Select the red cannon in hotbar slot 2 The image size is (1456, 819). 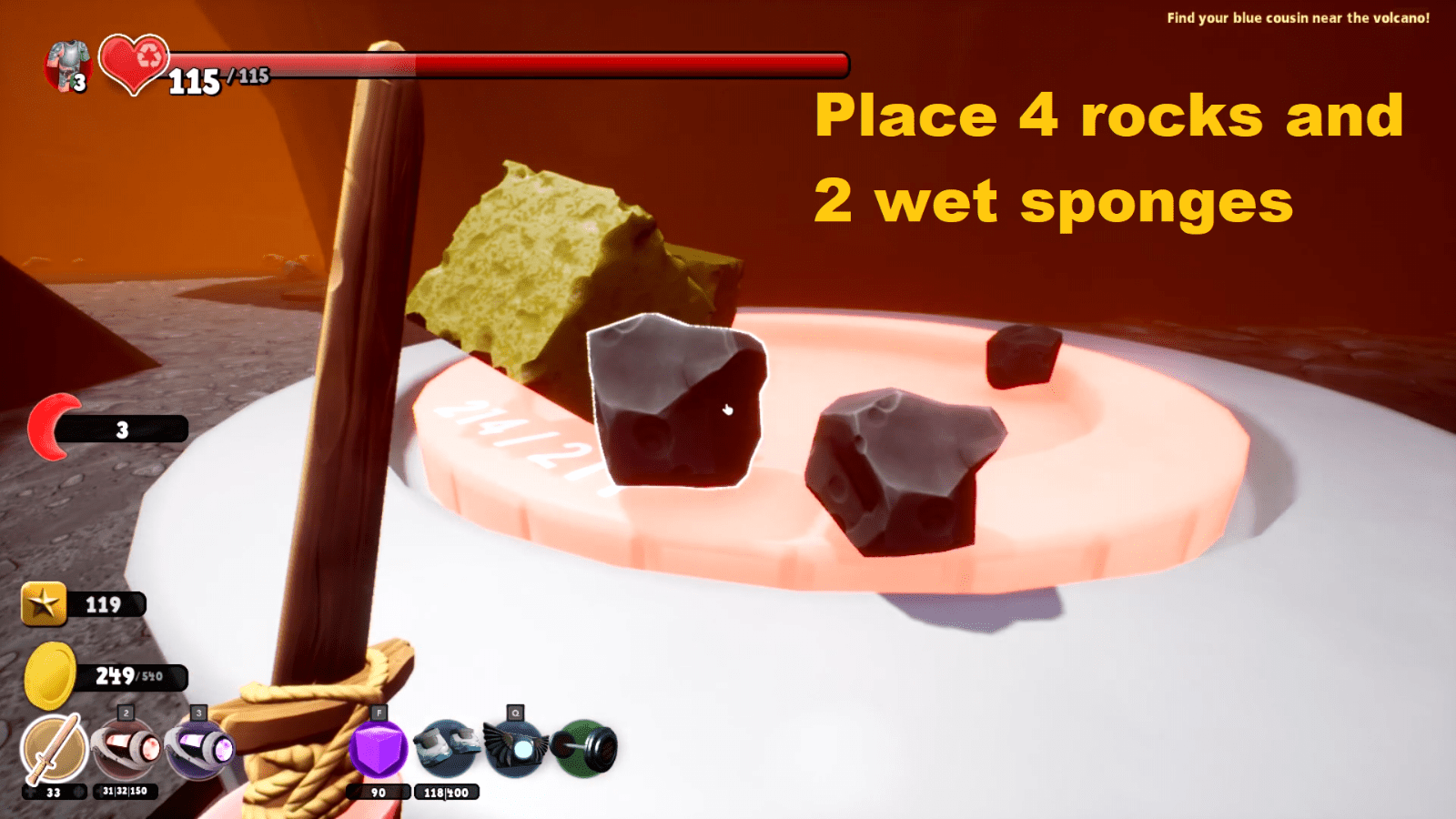click(x=123, y=746)
